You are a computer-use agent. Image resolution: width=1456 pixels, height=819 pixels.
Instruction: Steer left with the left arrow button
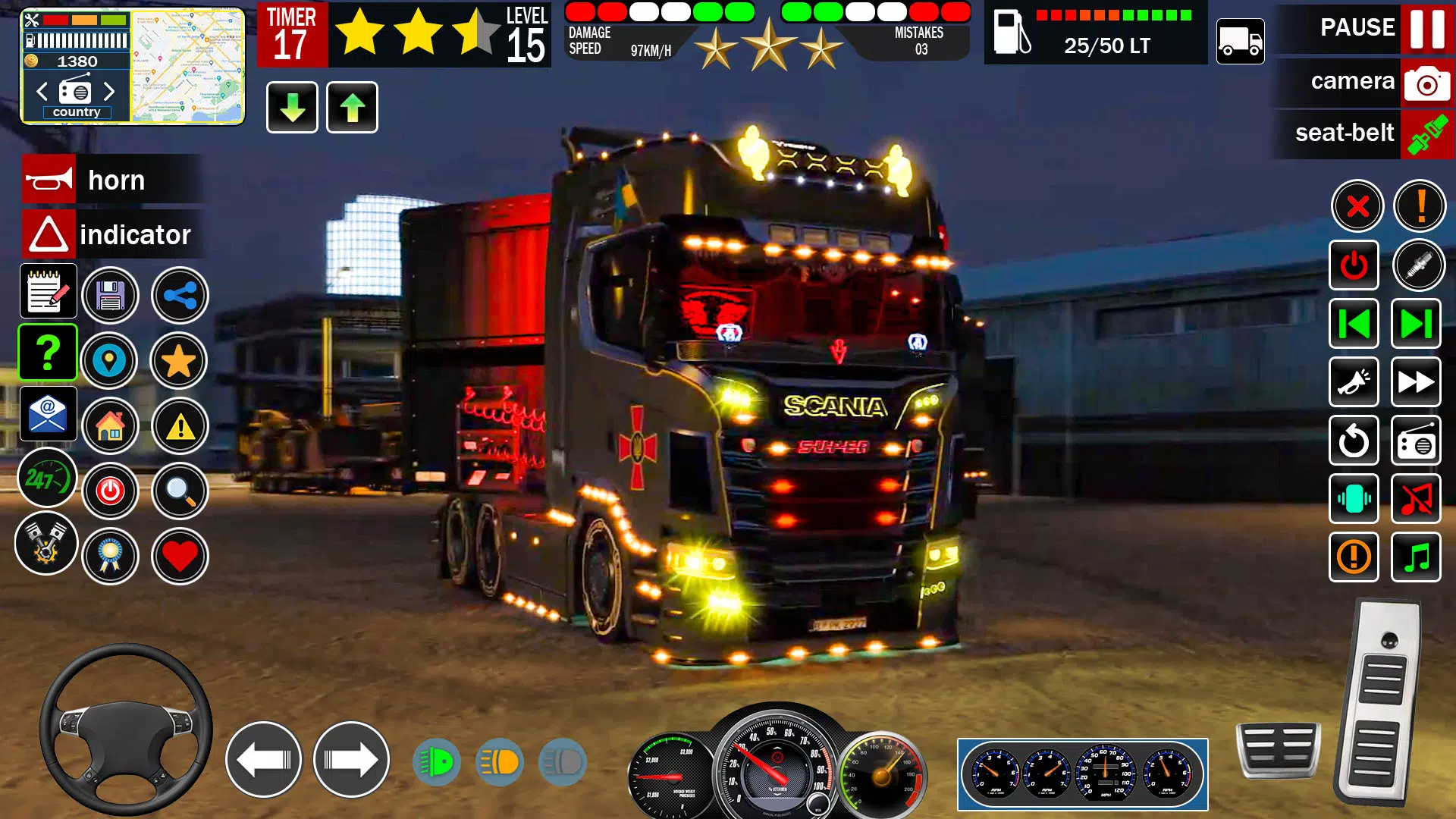[263, 760]
